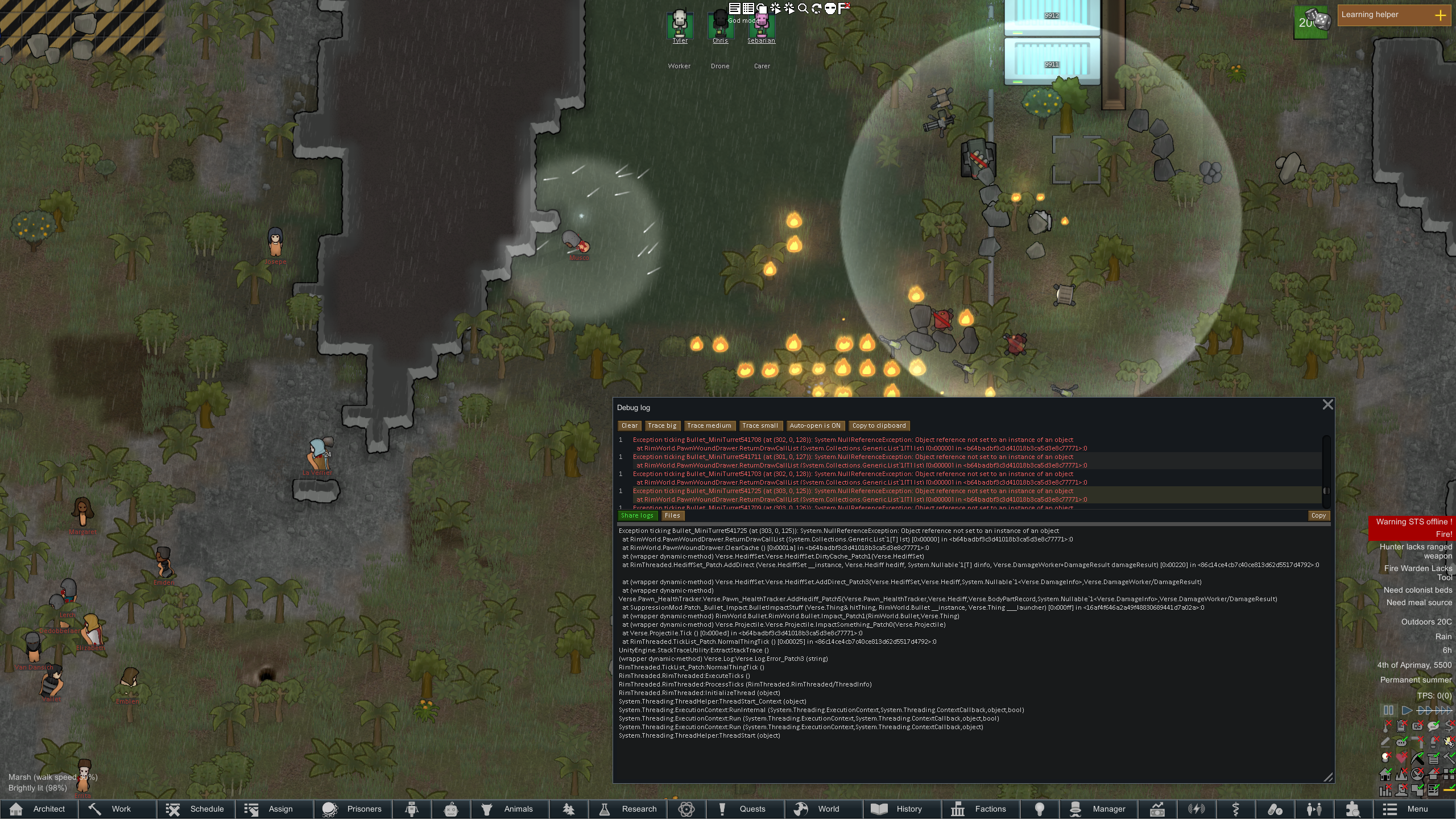Click Copy to clipboard button

(x=879, y=425)
